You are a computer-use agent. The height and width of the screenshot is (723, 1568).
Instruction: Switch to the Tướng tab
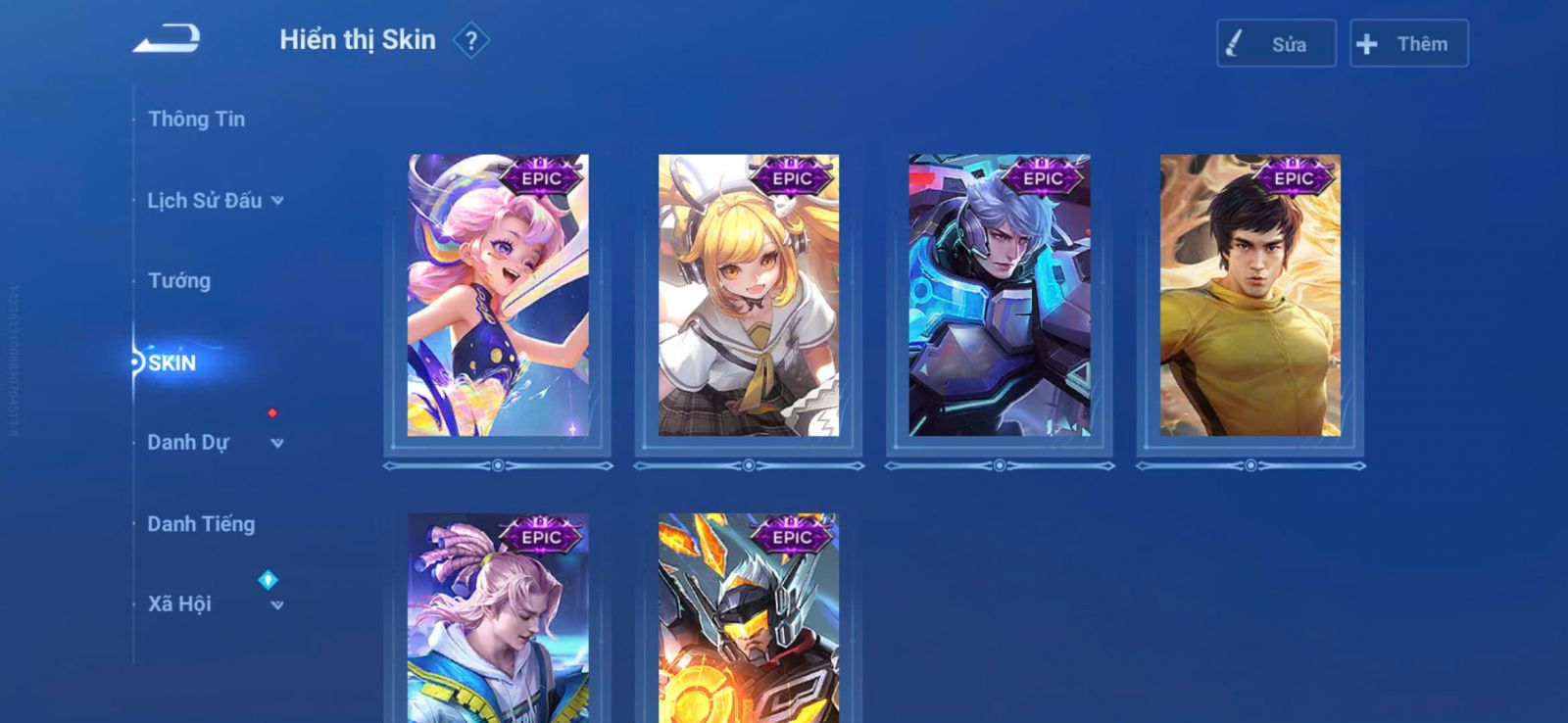(179, 281)
